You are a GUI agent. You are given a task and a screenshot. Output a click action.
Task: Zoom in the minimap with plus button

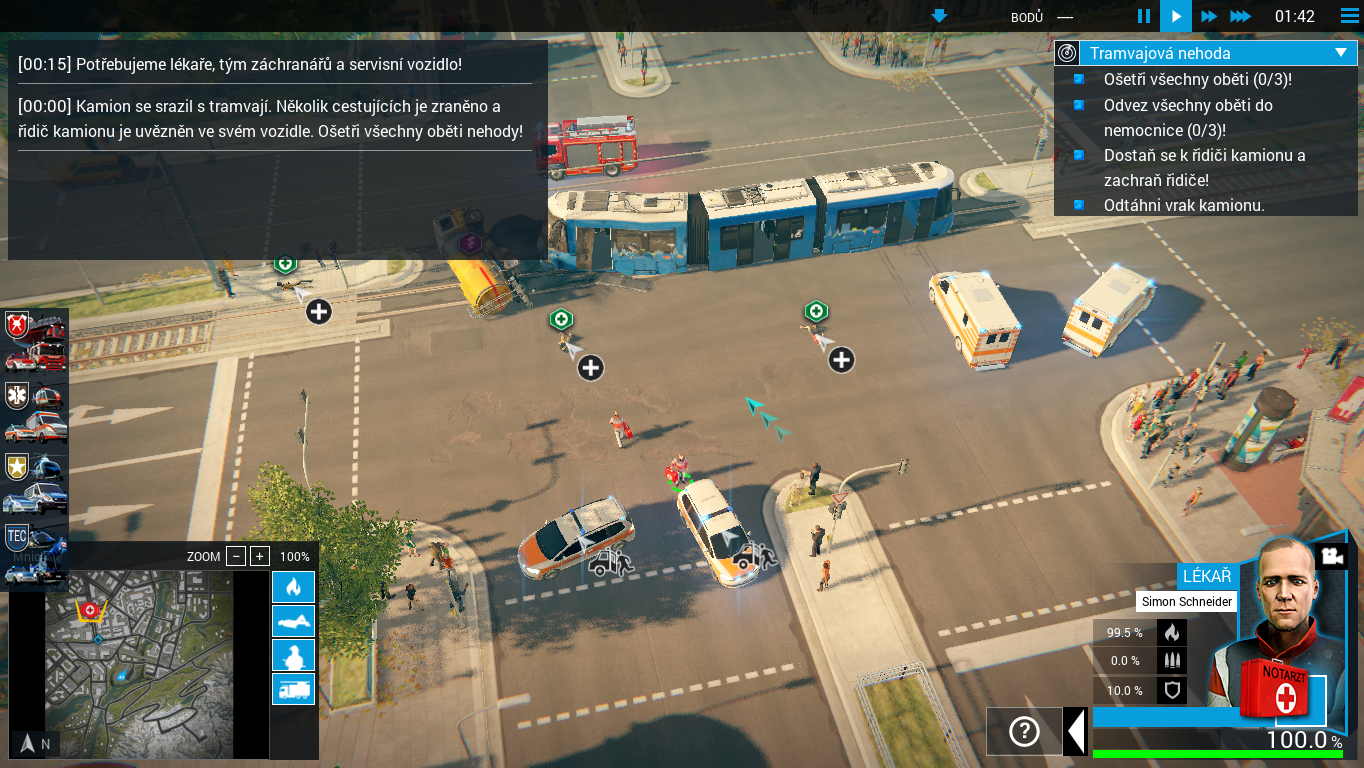click(x=260, y=556)
